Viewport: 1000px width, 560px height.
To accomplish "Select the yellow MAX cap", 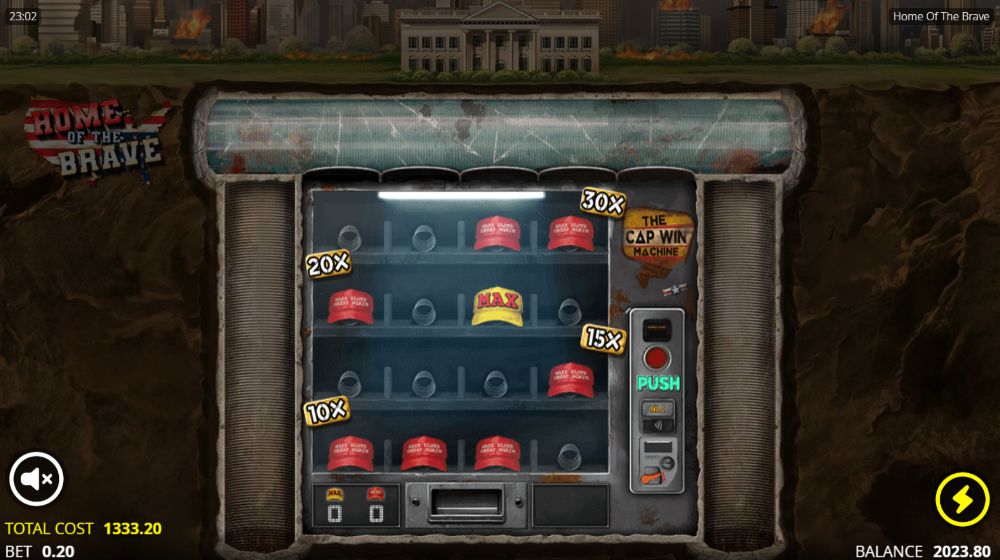I will click(497, 307).
